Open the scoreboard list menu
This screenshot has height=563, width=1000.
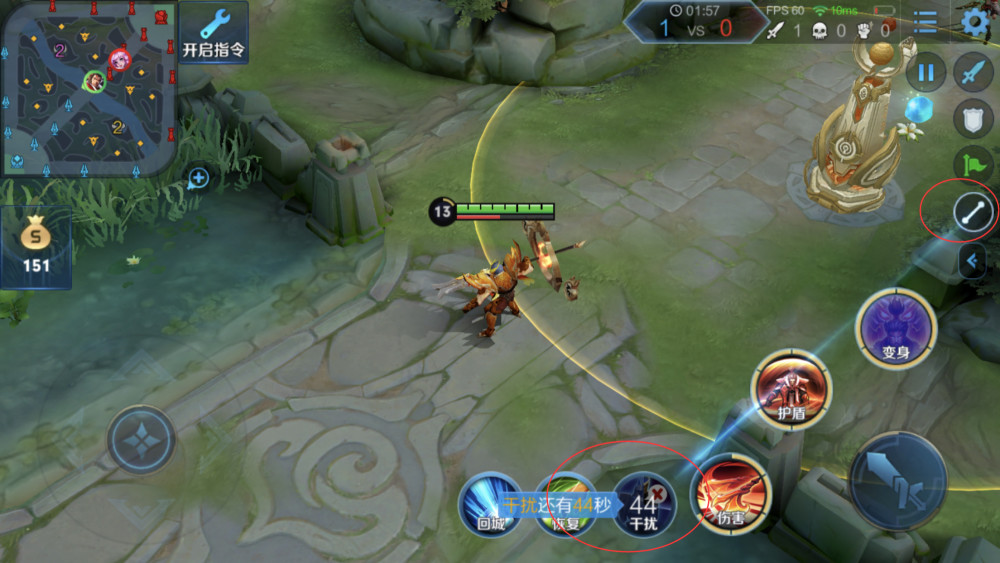pos(926,22)
